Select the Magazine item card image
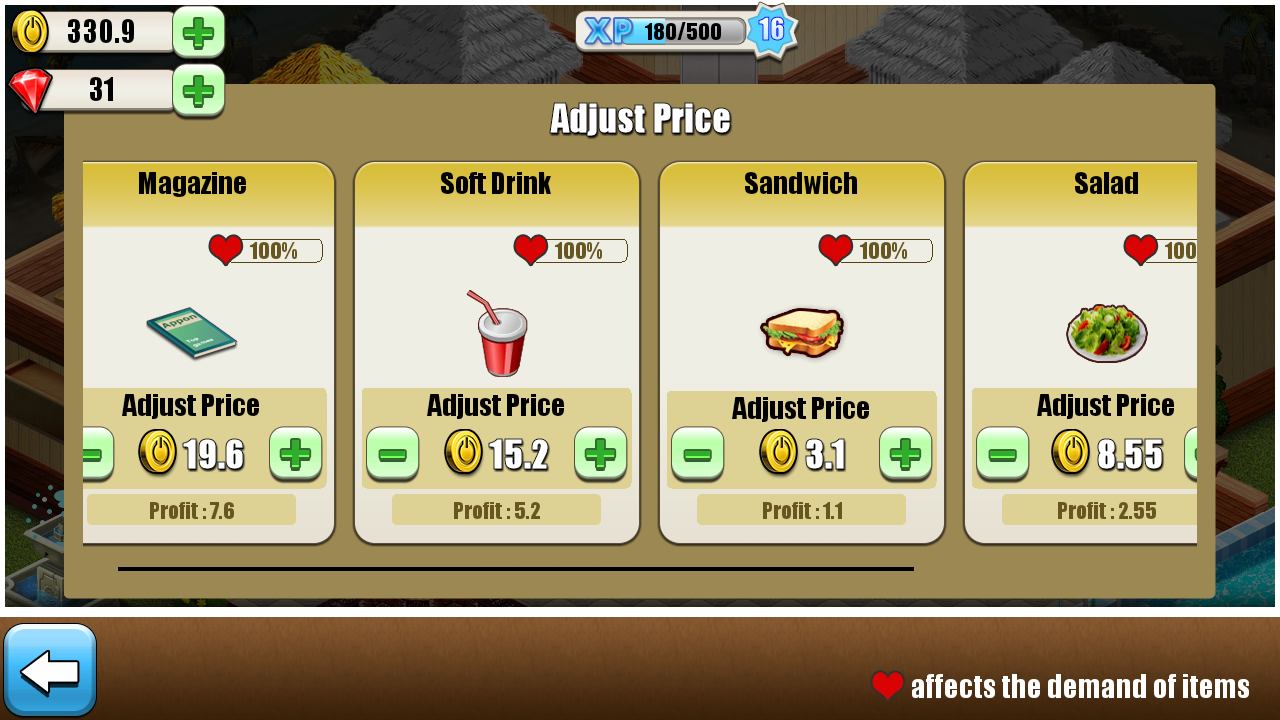 tap(191, 332)
